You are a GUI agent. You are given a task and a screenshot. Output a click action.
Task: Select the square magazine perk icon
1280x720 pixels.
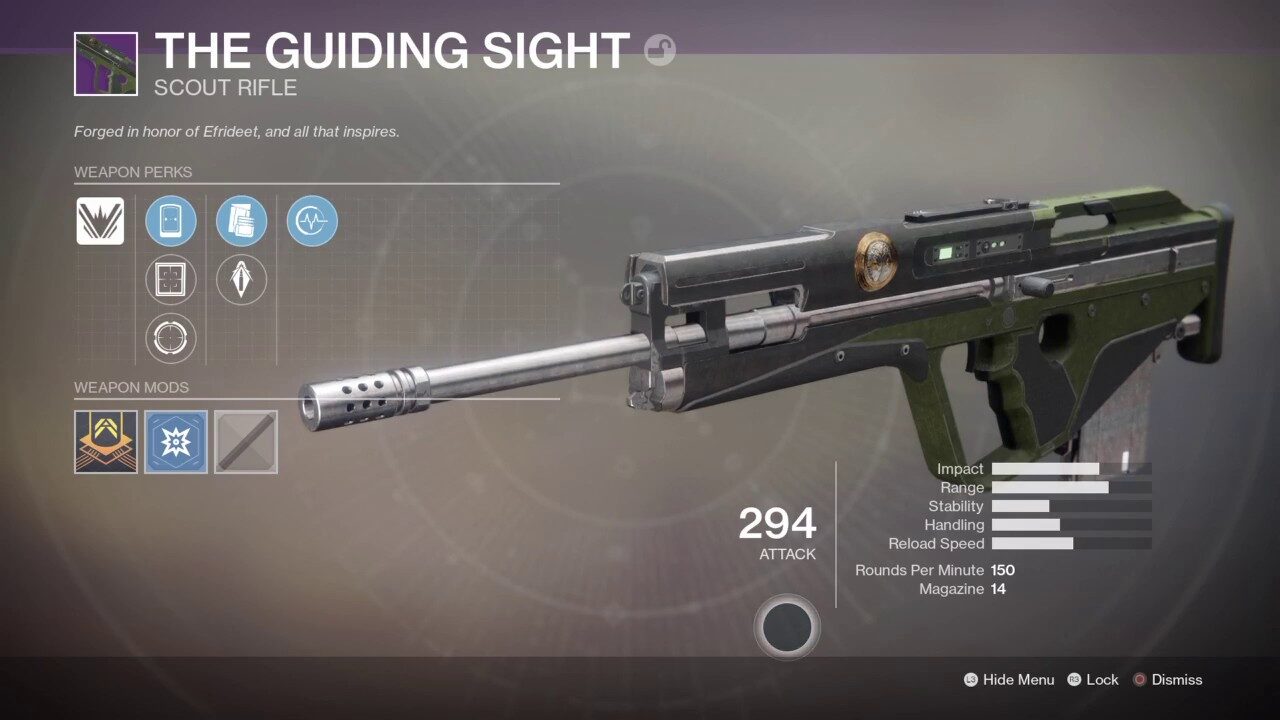(171, 280)
